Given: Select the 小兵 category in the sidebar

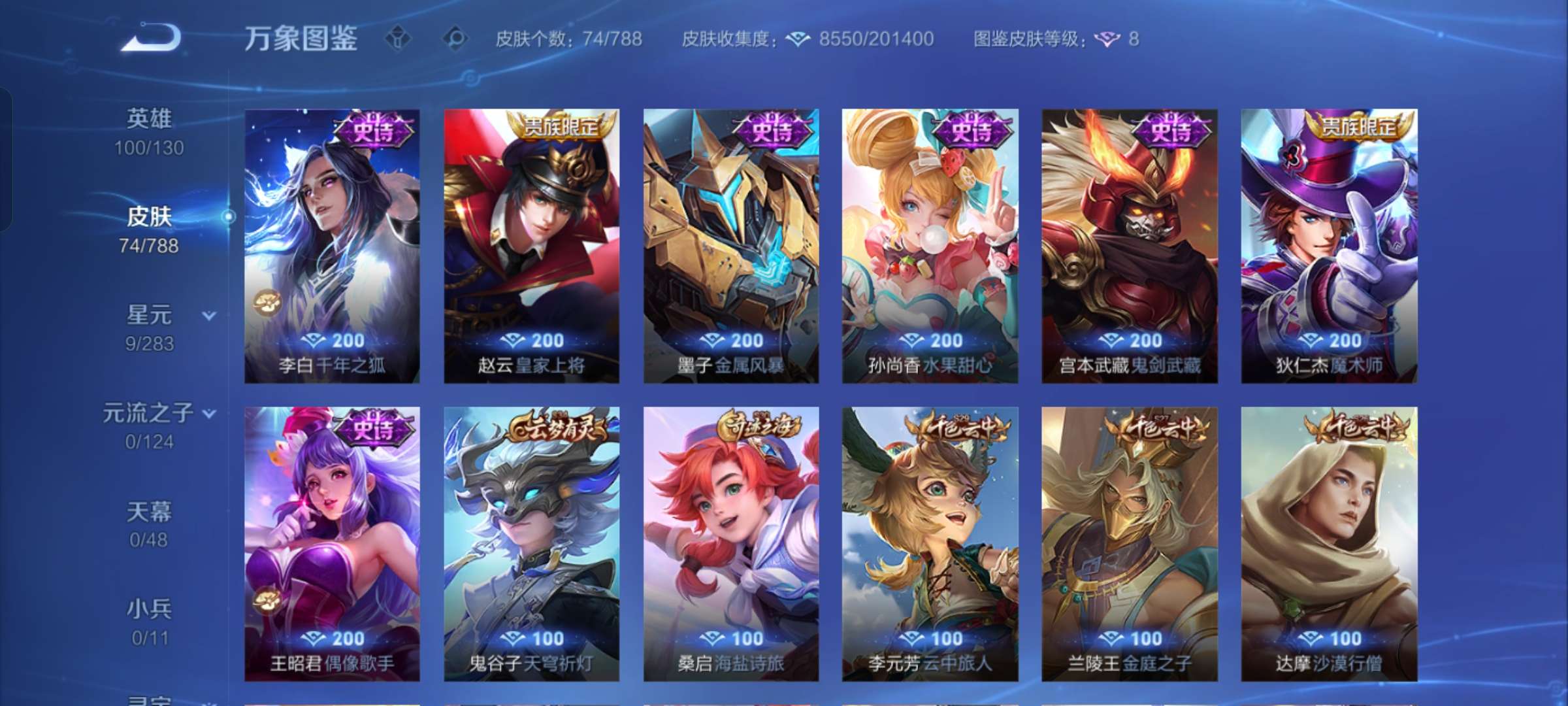Looking at the screenshot, I should click(150, 608).
